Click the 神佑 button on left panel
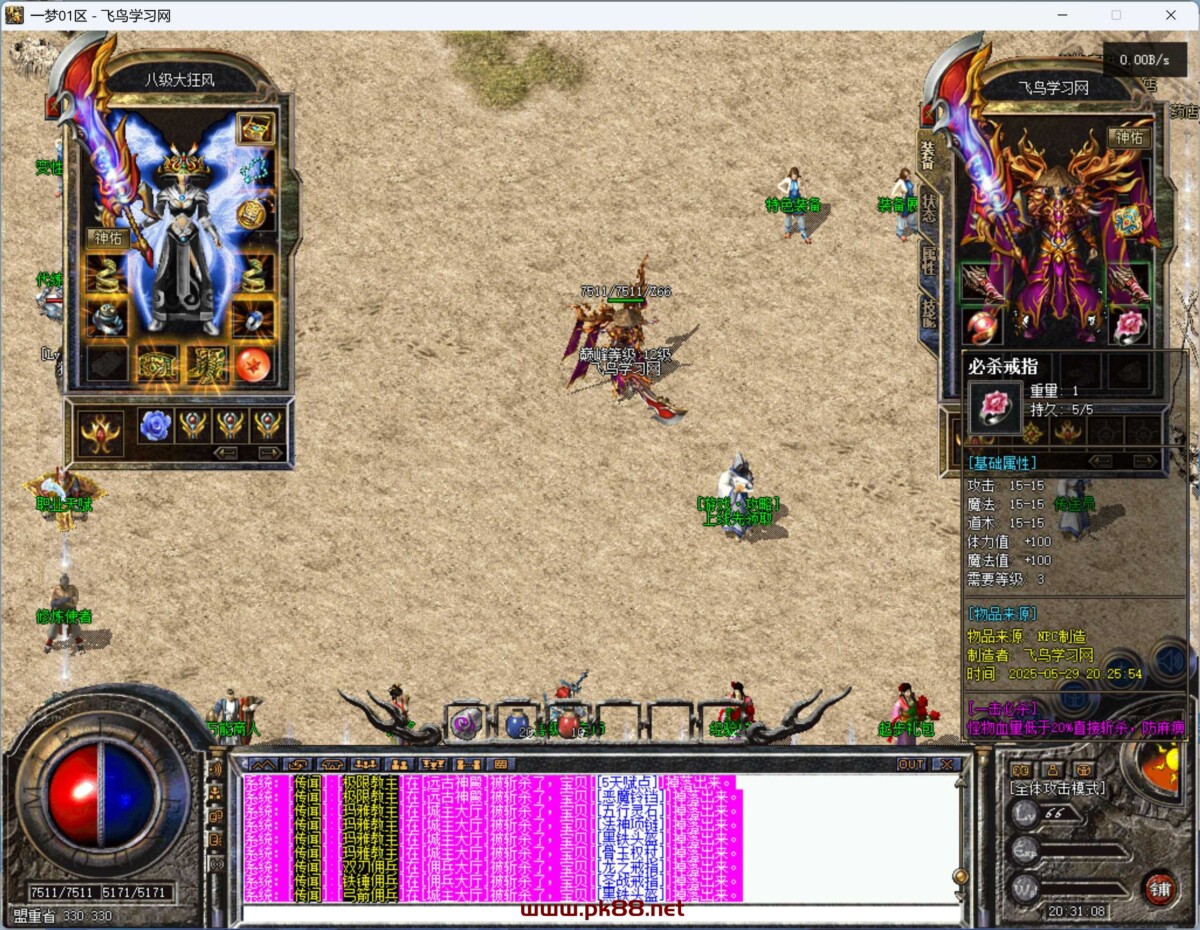The width and height of the screenshot is (1200, 930). (x=106, y=238)
